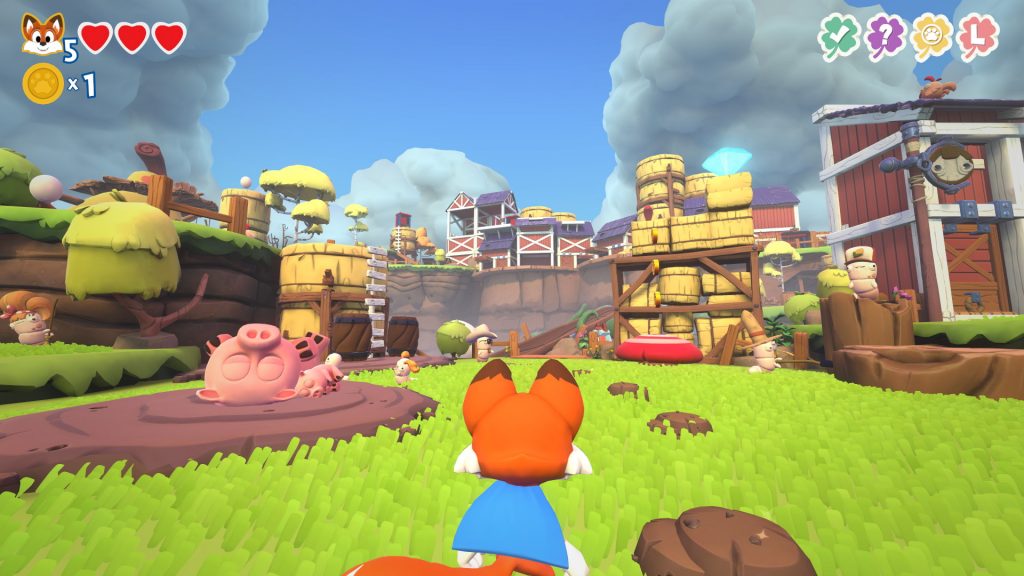Click the fox portrait lives icon

[x=42, y=34]
